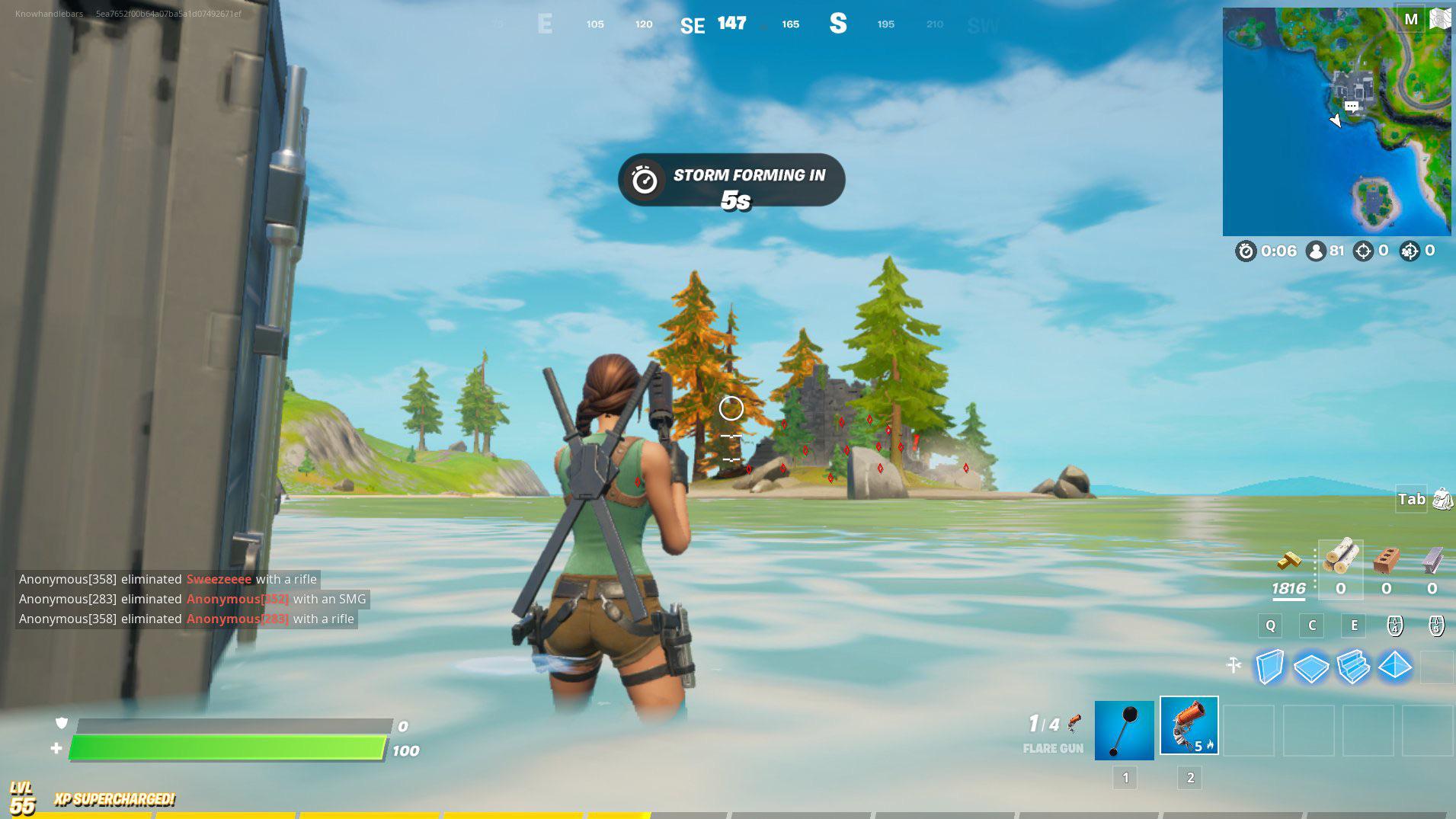Click the eliminations crosshair counter icon
The height and width of the screenshot is (819, 1456).
[x=1364, y=251]
